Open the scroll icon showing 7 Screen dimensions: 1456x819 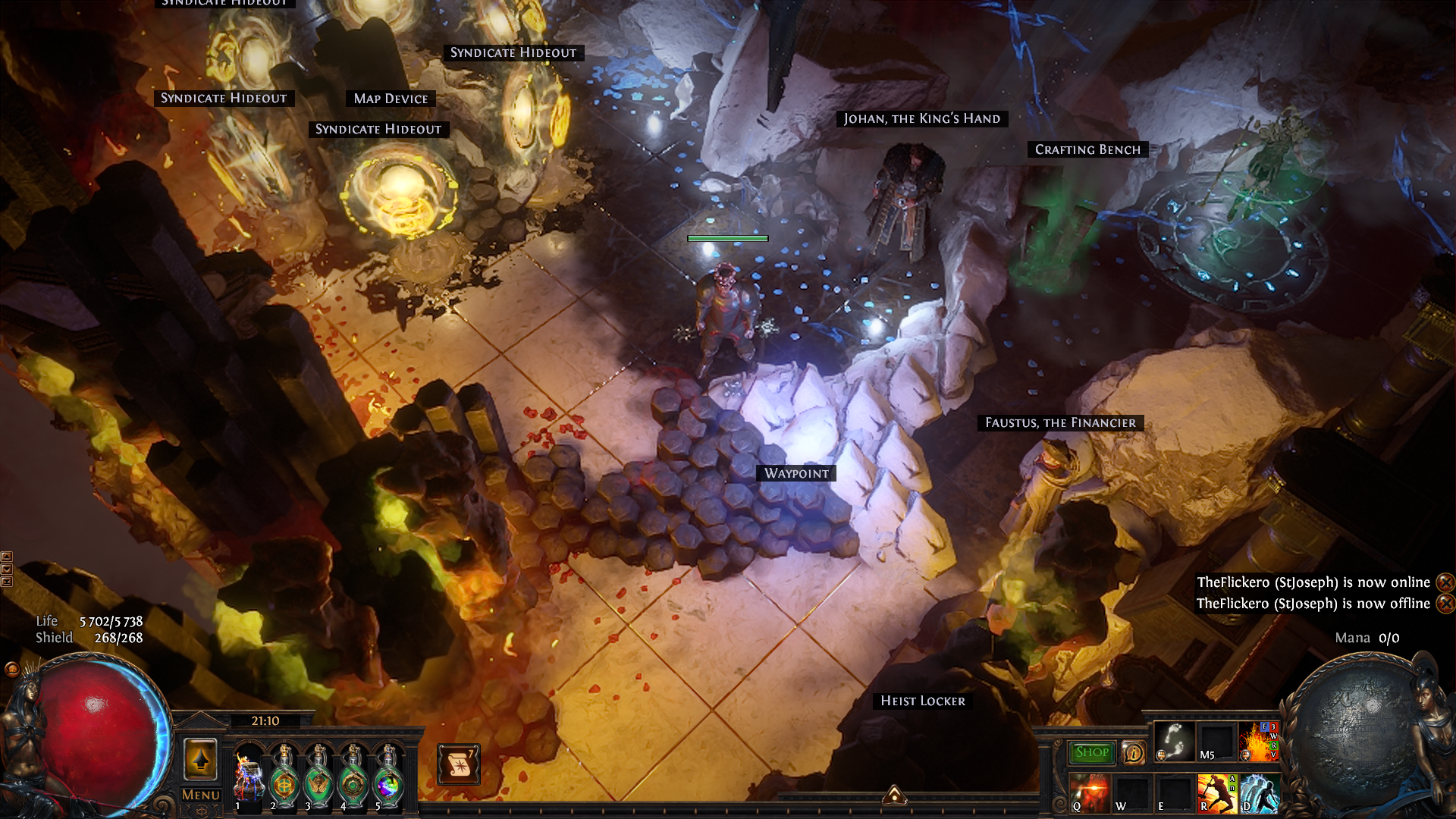(x=458, y=764)
